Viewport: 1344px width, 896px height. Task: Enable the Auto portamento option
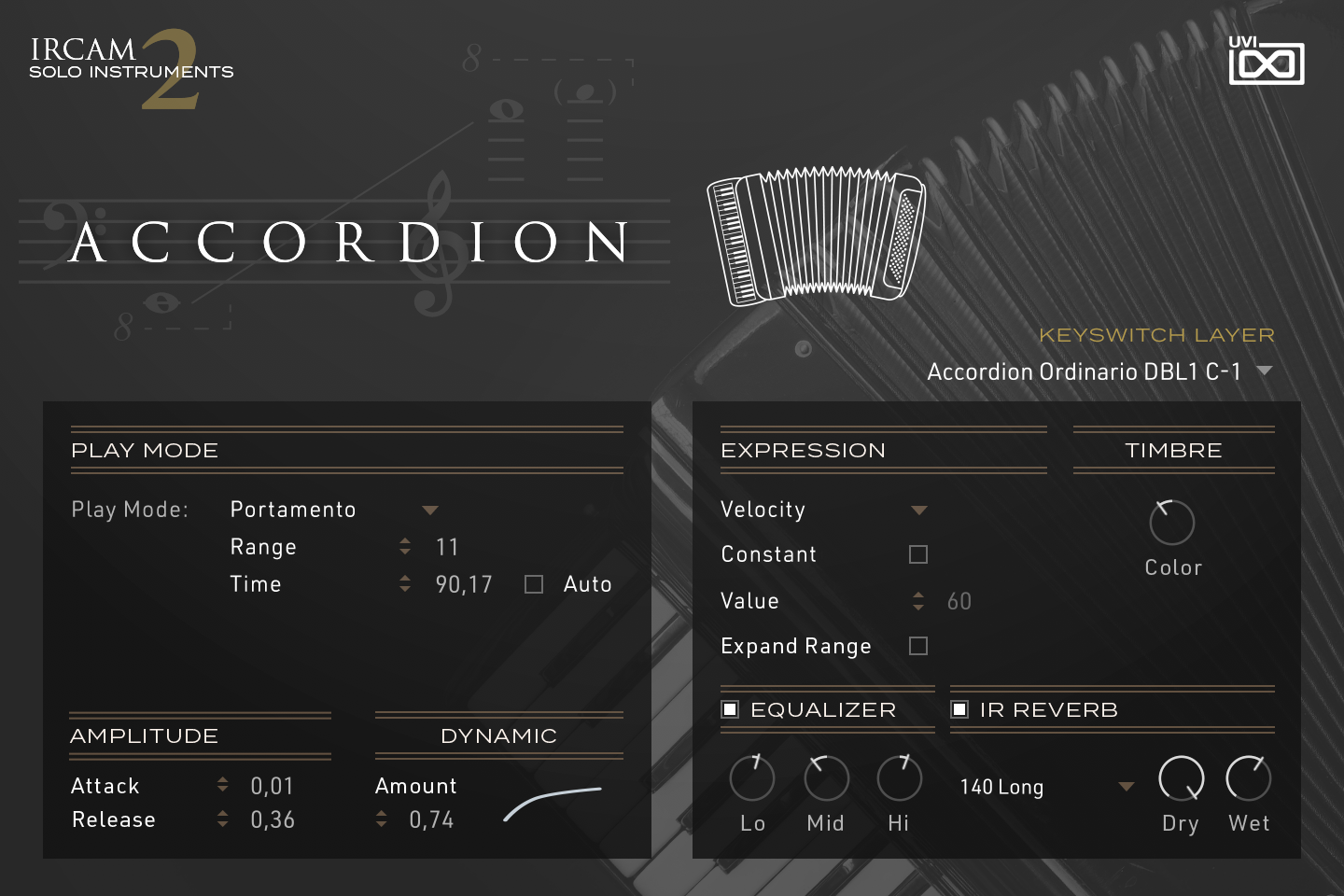click(533, 583)
